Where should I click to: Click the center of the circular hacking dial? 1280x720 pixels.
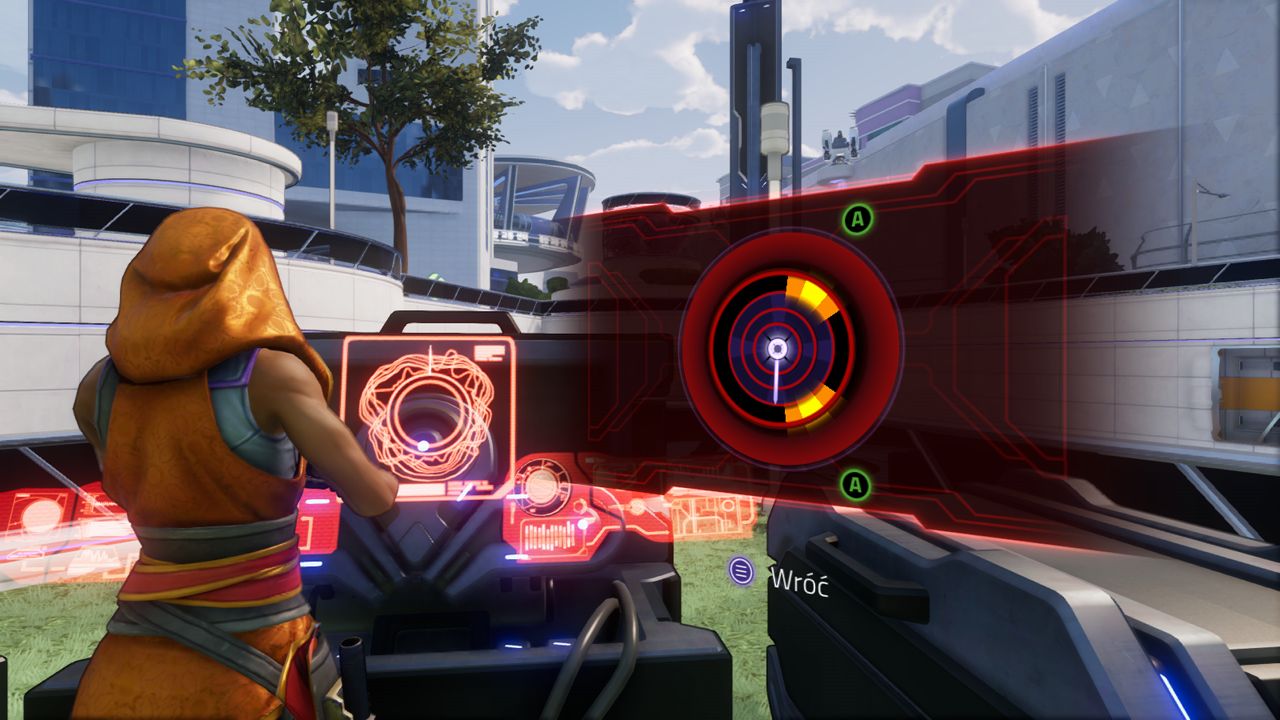[777, 349]
